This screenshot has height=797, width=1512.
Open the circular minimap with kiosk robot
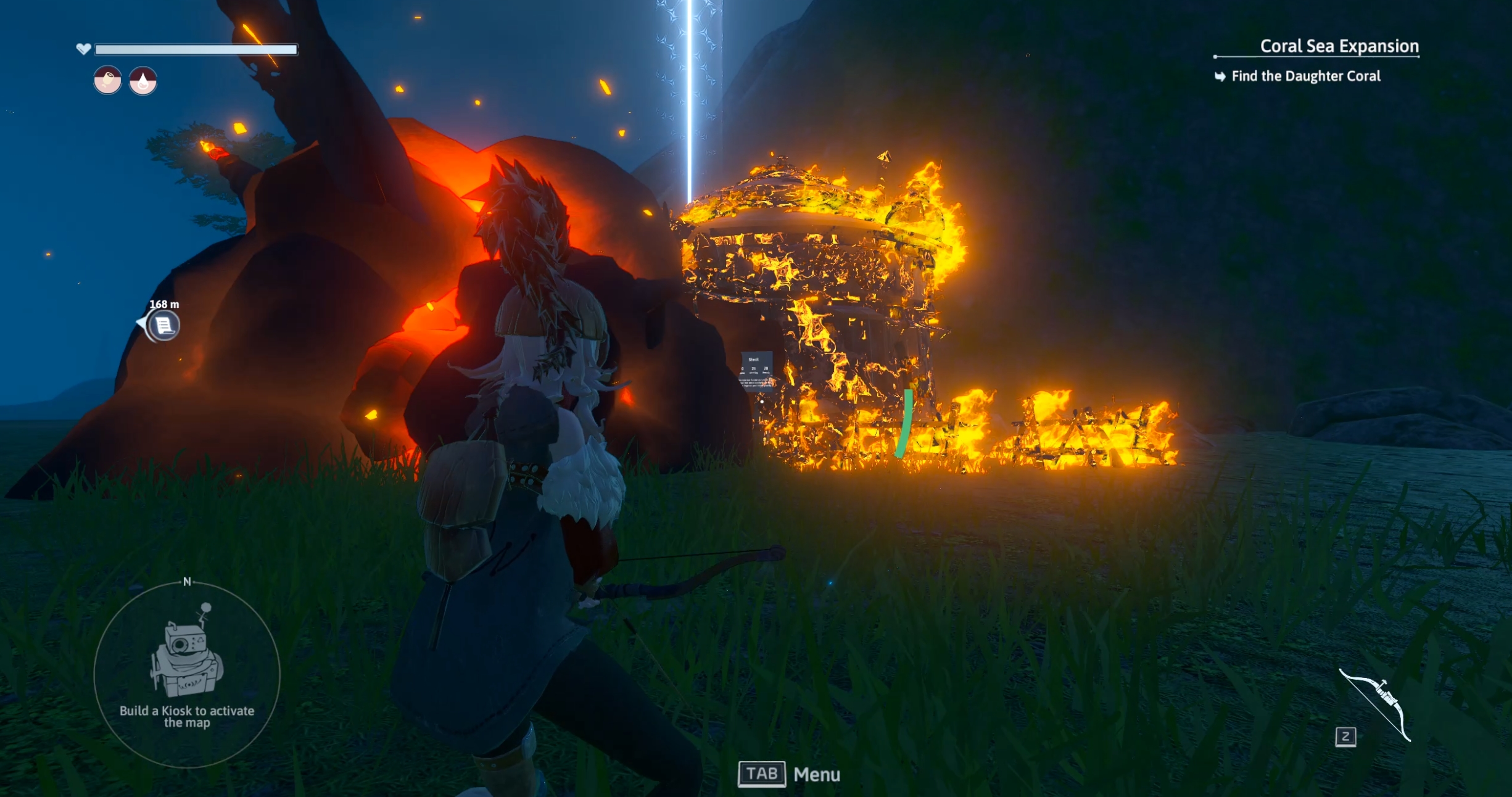[187, 674]
